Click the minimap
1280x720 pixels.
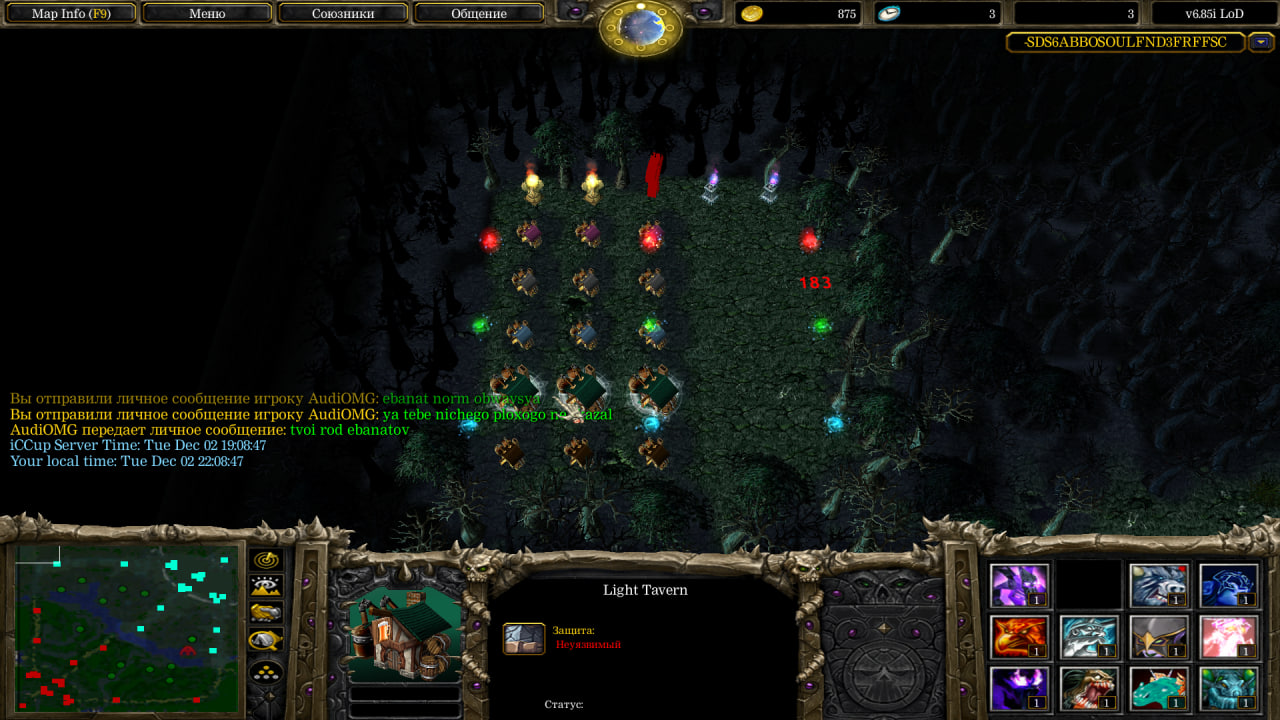(126, 627)
